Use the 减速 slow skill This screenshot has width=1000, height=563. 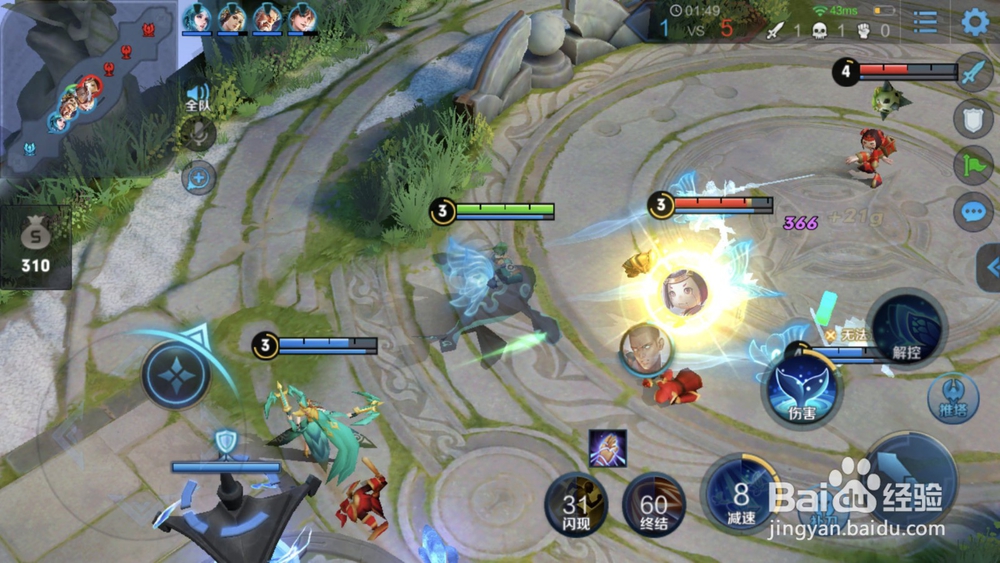(741, 495)
